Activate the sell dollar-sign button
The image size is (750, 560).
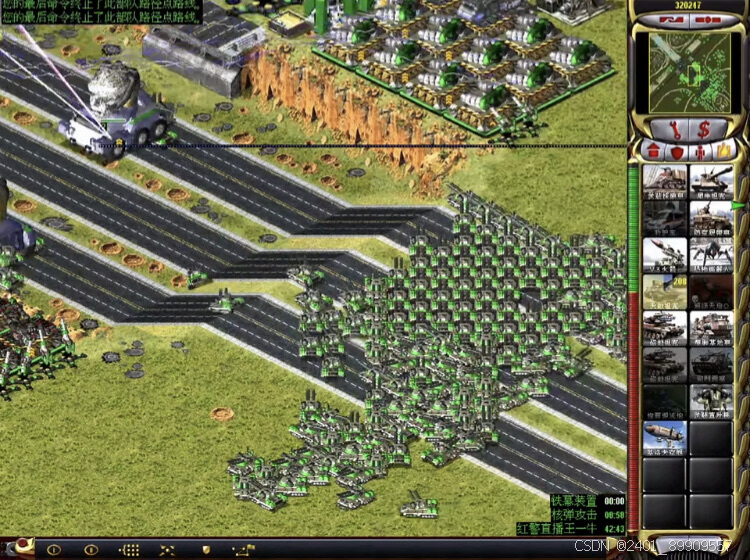click(703, 128)
